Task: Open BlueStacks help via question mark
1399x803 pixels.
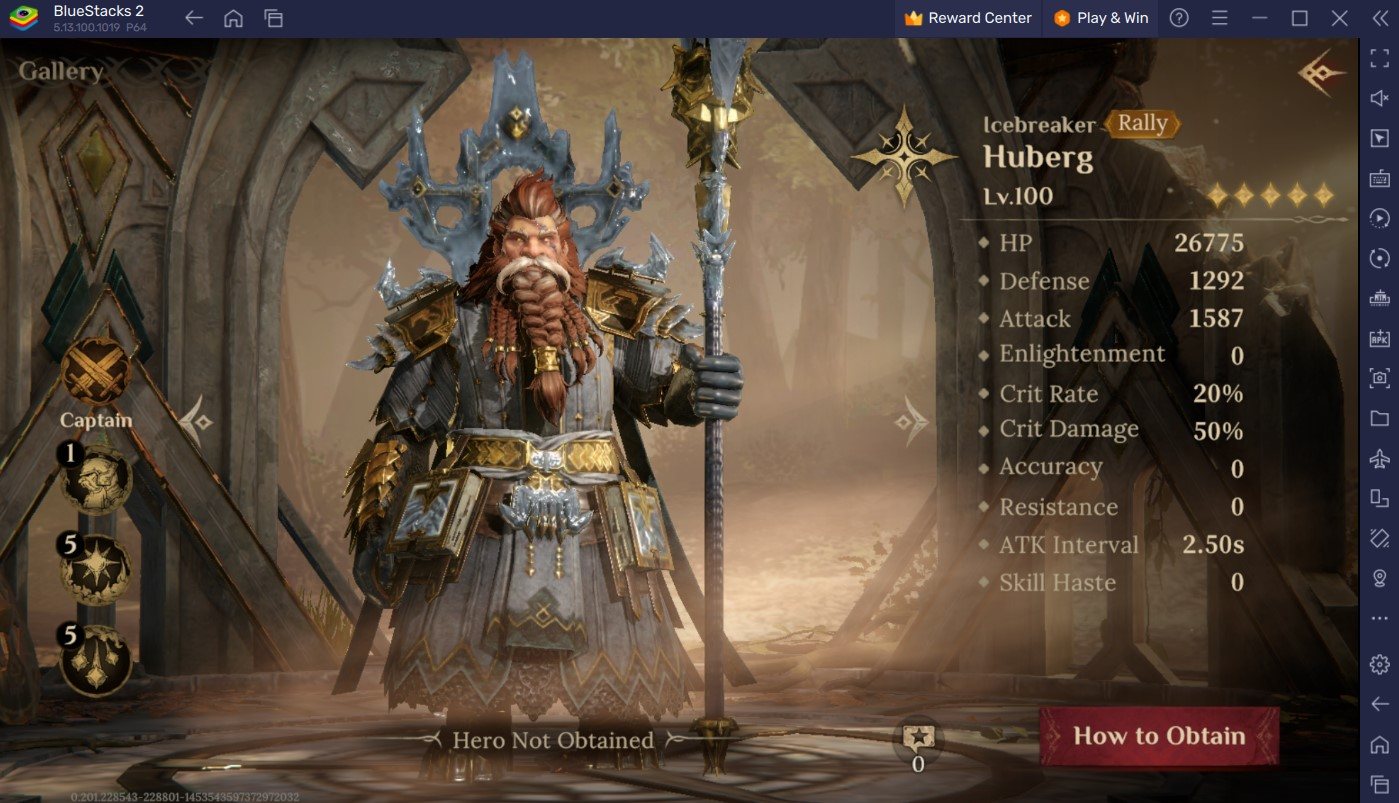Action: (x=1180, y=18)
